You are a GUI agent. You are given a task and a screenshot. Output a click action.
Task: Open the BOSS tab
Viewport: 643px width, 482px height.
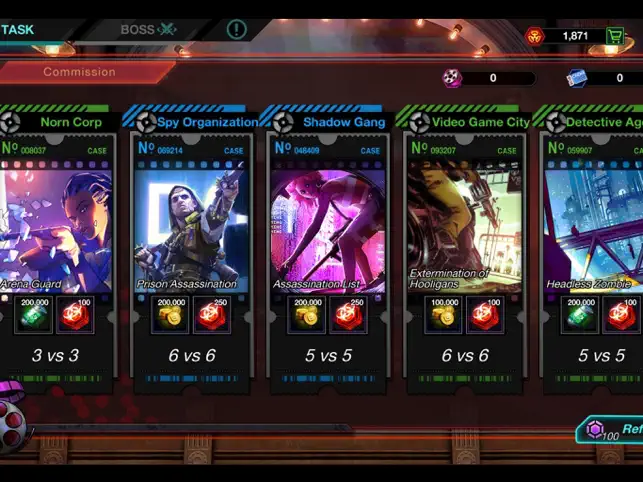click(147, 29)
